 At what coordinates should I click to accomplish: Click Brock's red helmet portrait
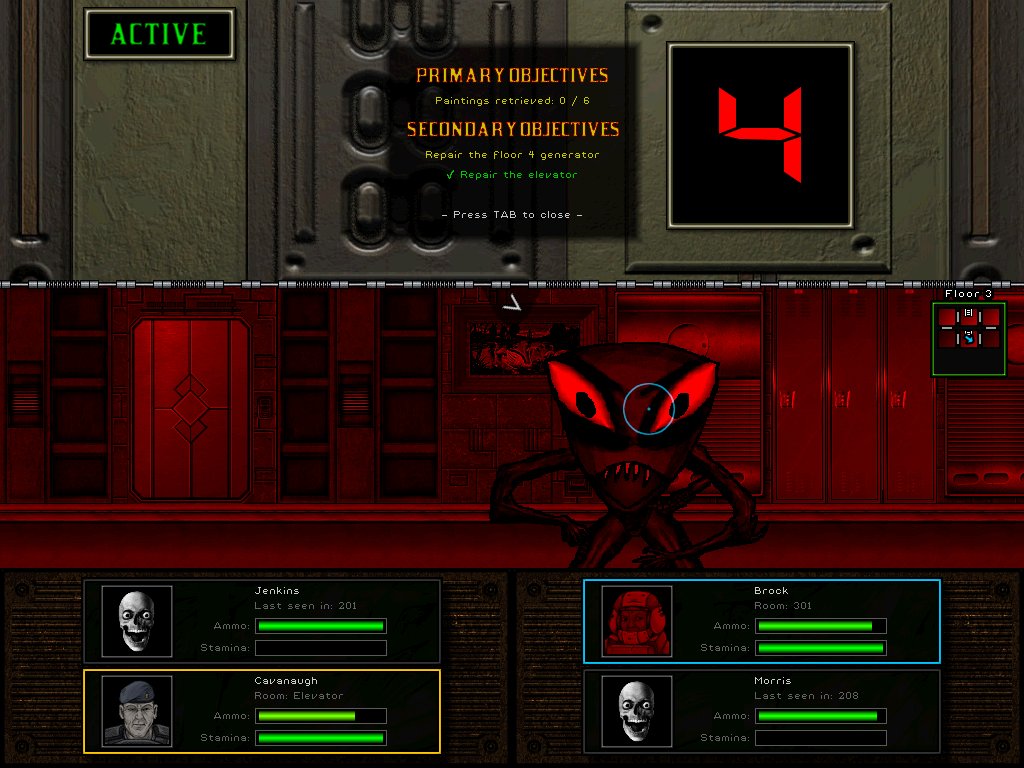click(x=637, y=621)
